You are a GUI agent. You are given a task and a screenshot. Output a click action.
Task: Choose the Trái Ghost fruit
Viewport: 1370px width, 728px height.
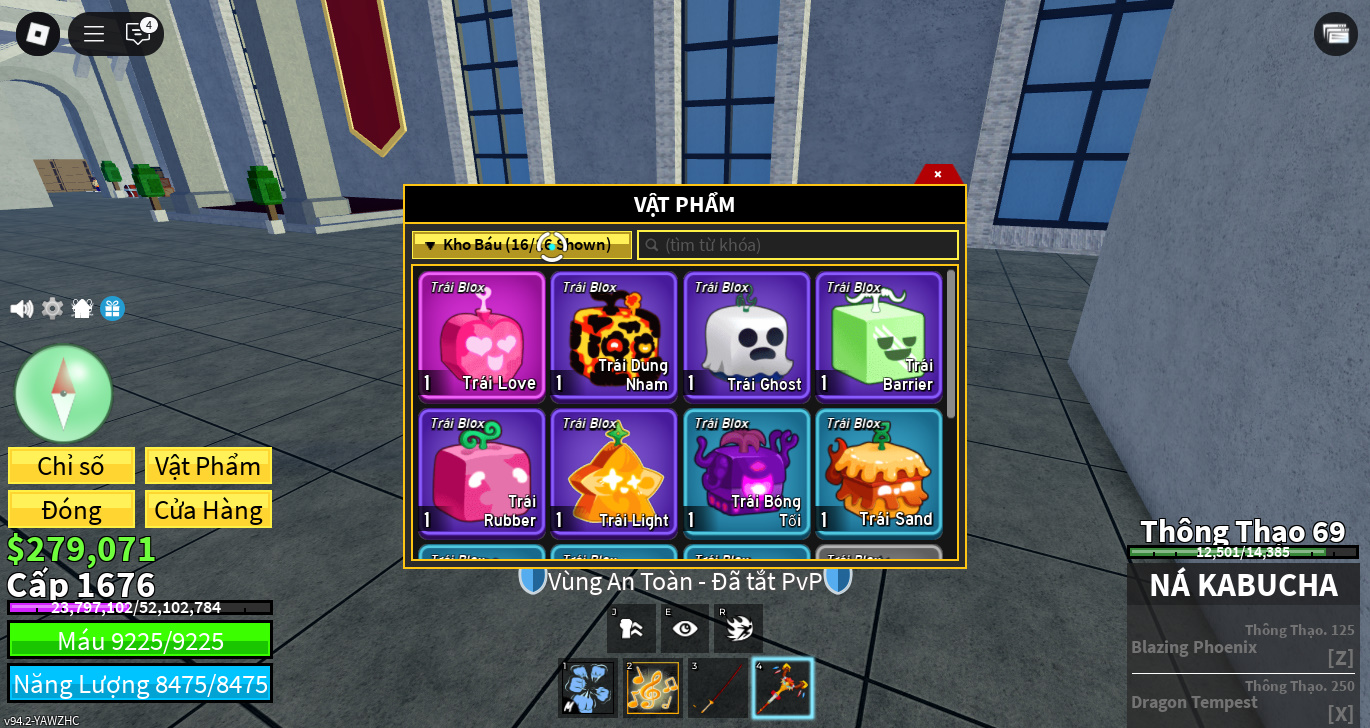click(x=746, y=335)
